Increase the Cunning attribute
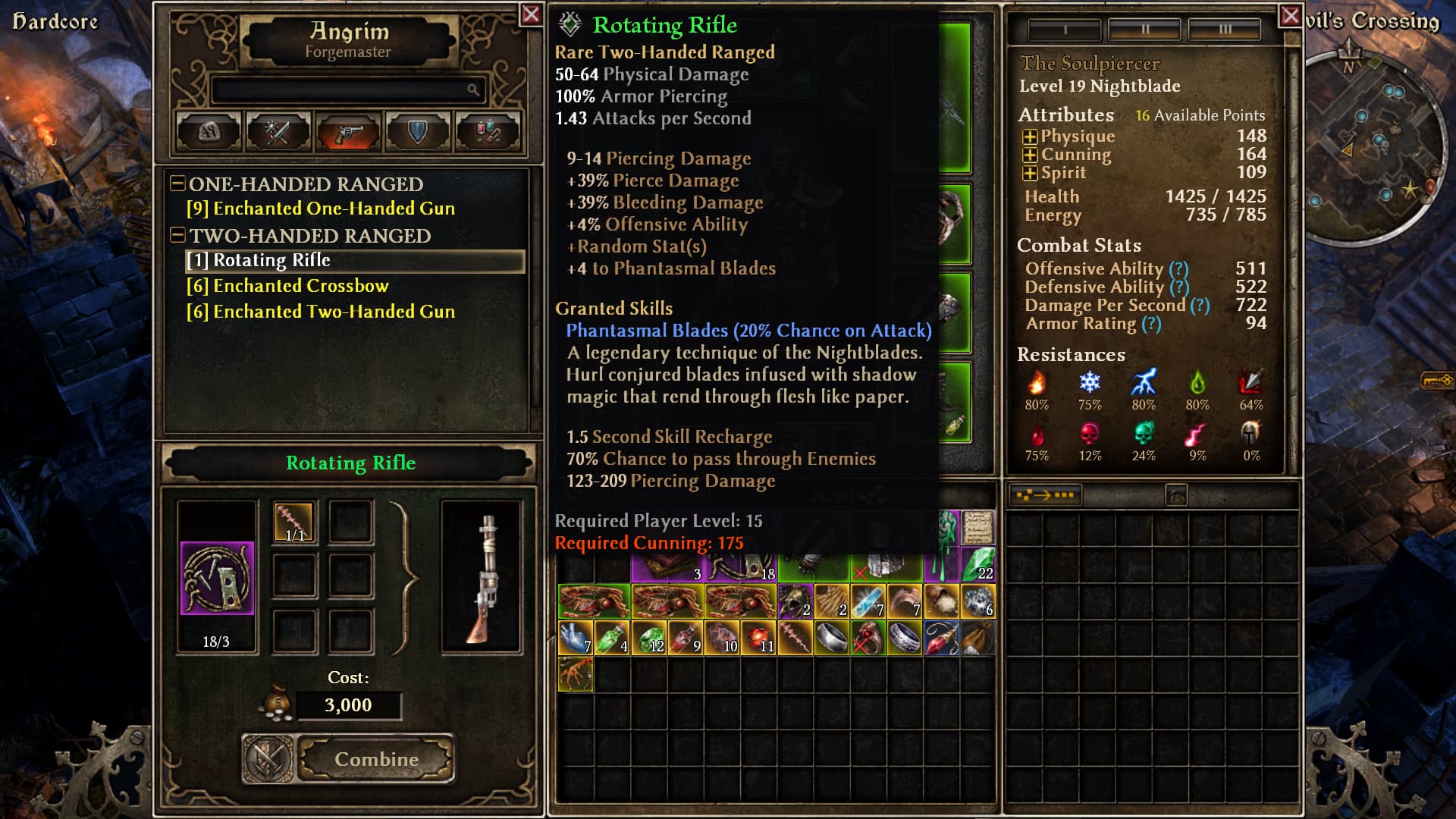 pyautogui.click(x=1030, y=155)
